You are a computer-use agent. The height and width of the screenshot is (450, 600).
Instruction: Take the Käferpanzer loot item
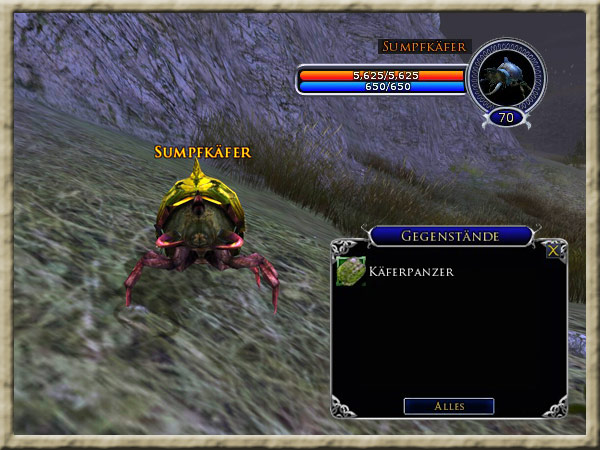point(351,270)
